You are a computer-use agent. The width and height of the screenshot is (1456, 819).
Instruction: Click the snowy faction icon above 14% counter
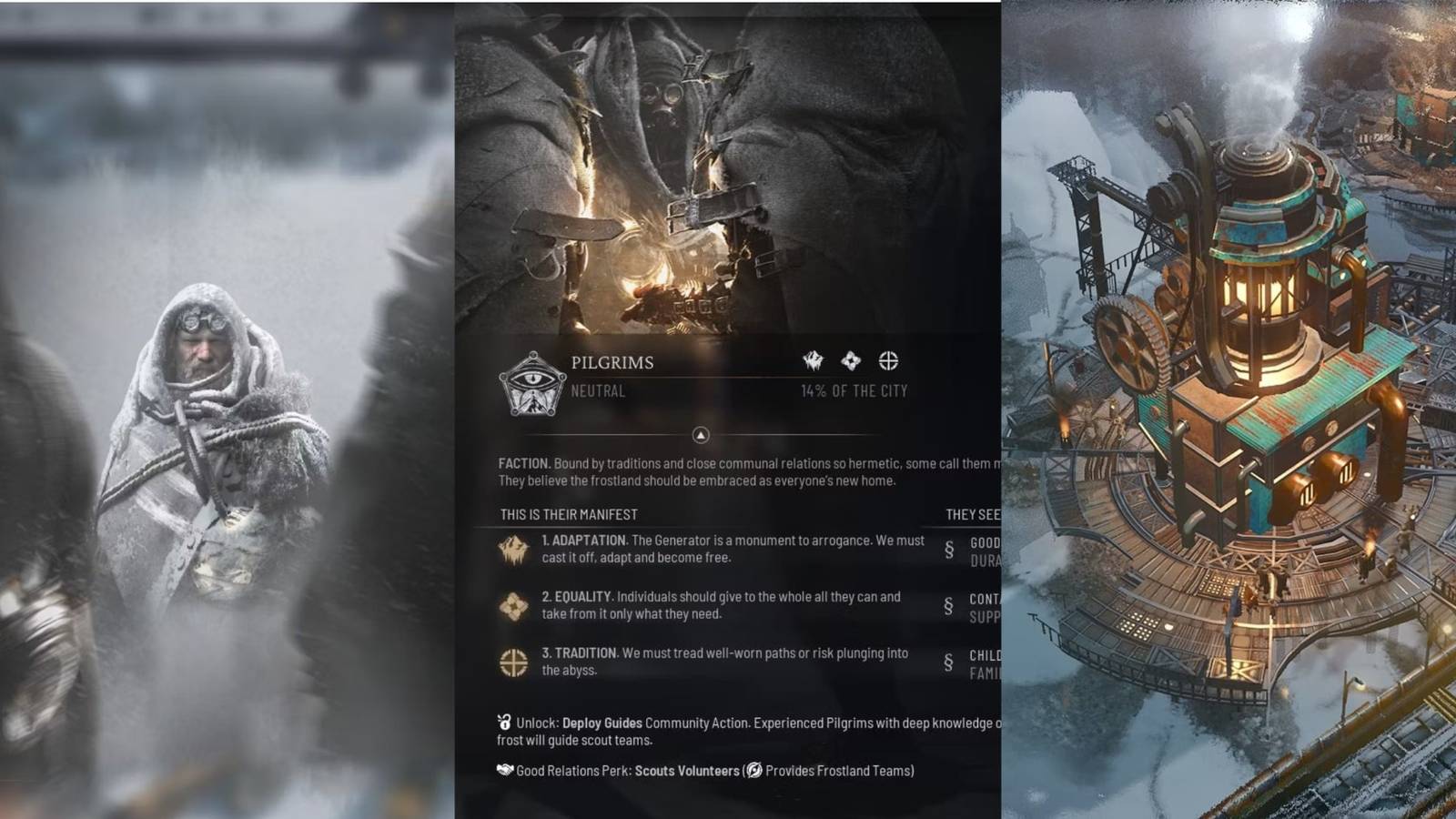[811, 361]
